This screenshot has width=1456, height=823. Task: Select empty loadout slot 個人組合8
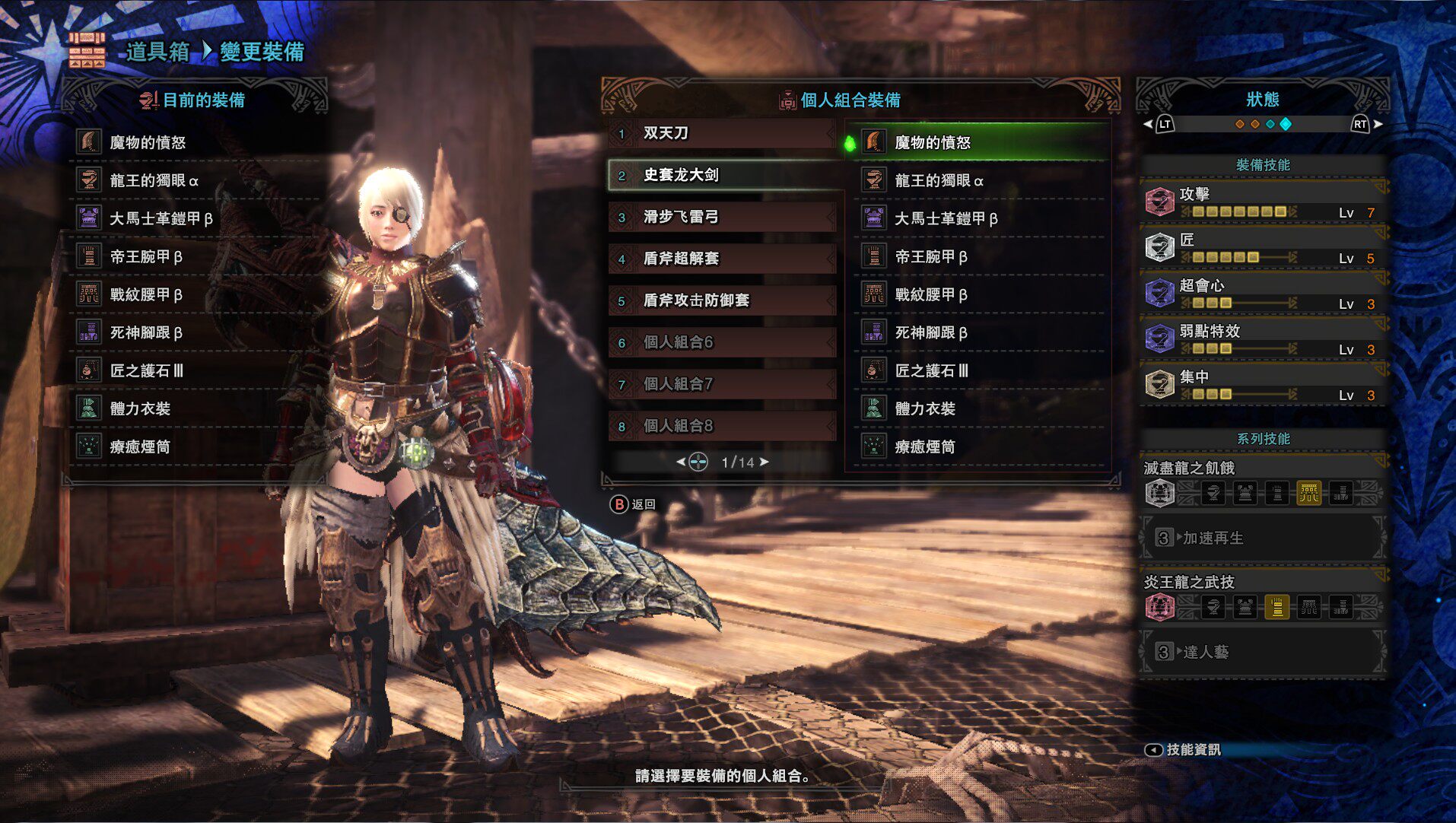pos(721,426)
